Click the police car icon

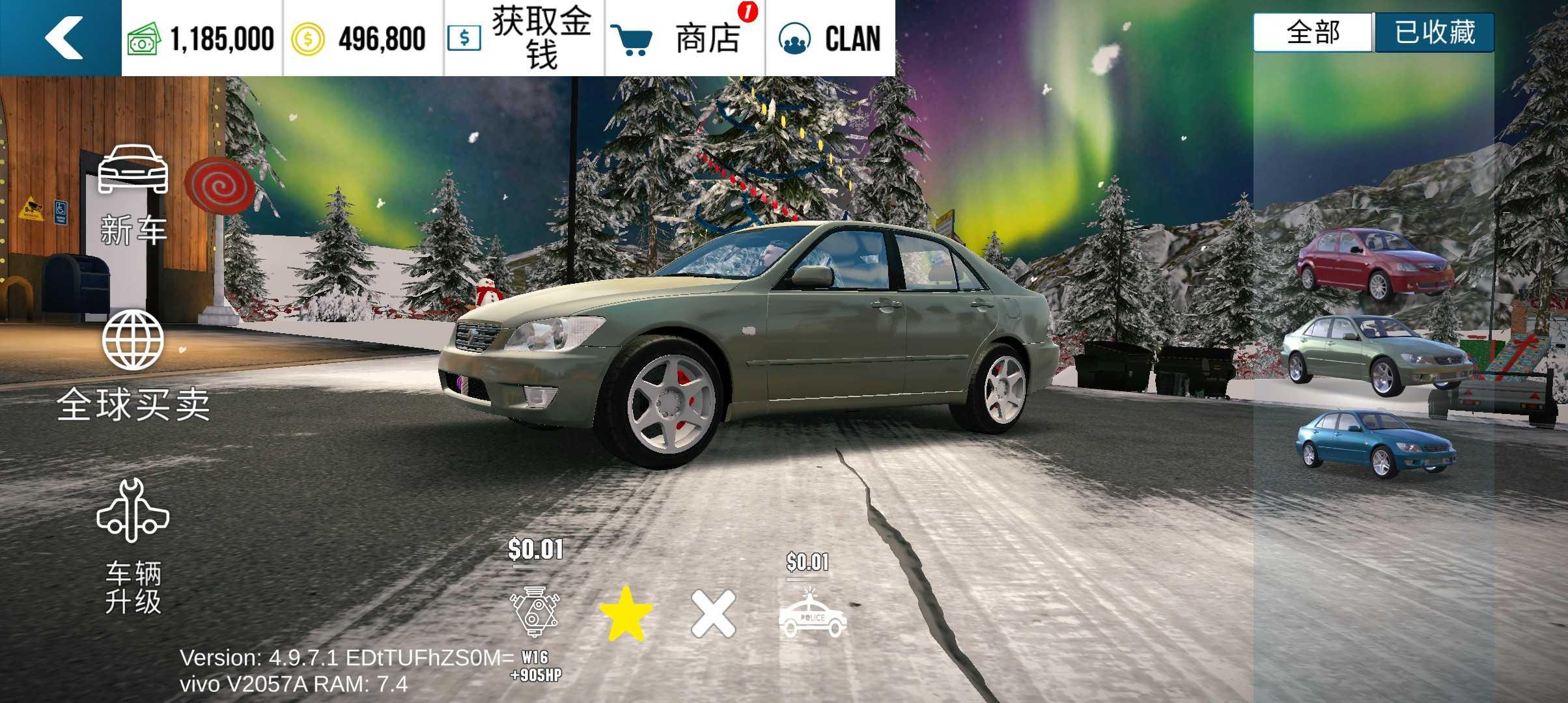pyautogui.click(x=812, y=614)
